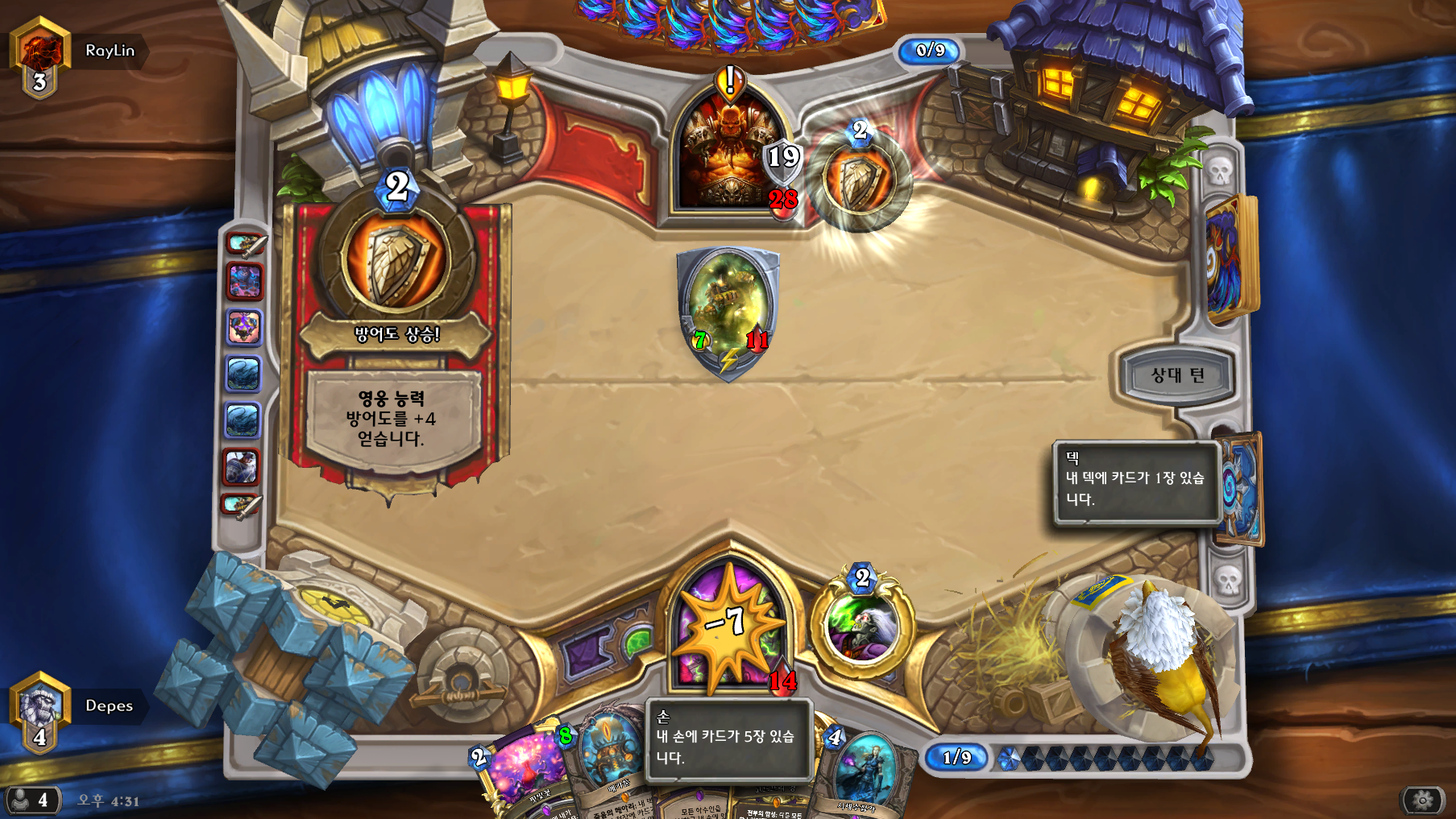View the white-haired character history tile
The image size is (1456, 819).
242,467
